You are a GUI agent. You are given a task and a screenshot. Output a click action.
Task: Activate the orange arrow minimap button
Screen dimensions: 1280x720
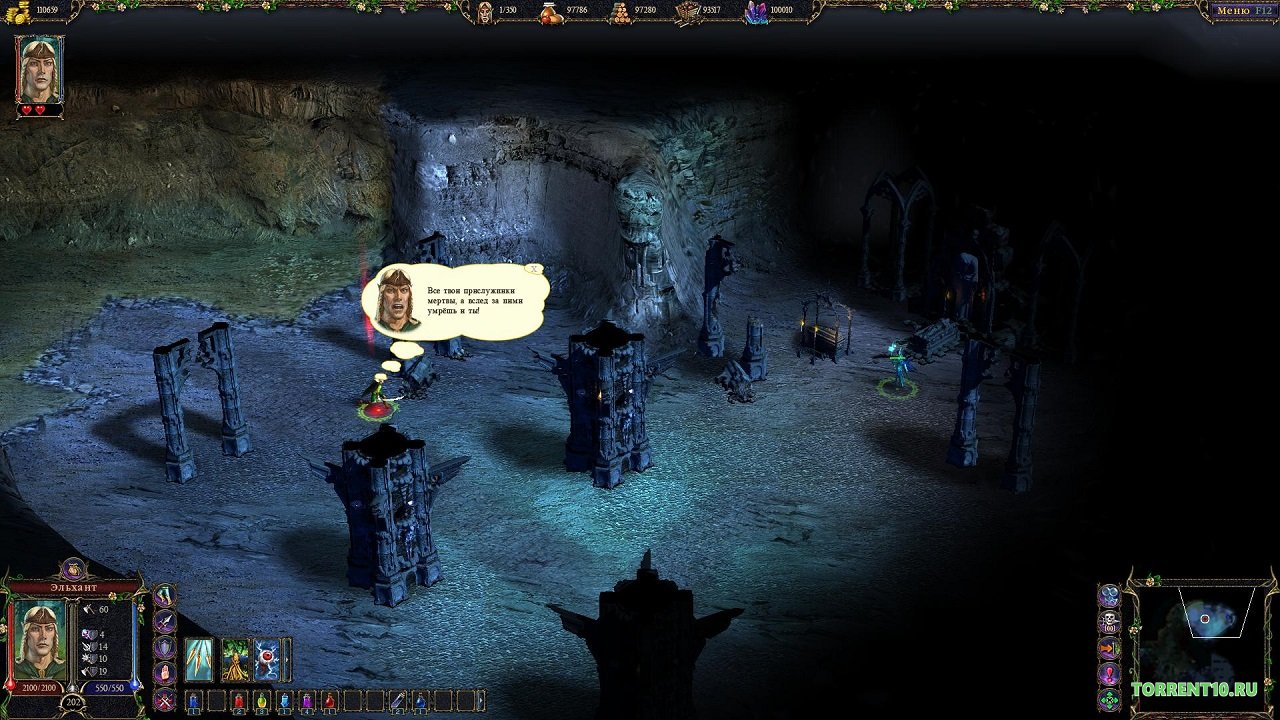click(x=1109, y=648)
